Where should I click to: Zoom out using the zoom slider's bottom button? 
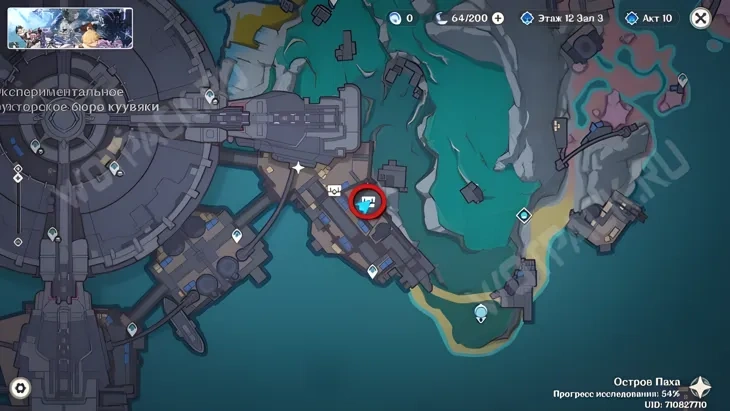[x=18, y=242]
